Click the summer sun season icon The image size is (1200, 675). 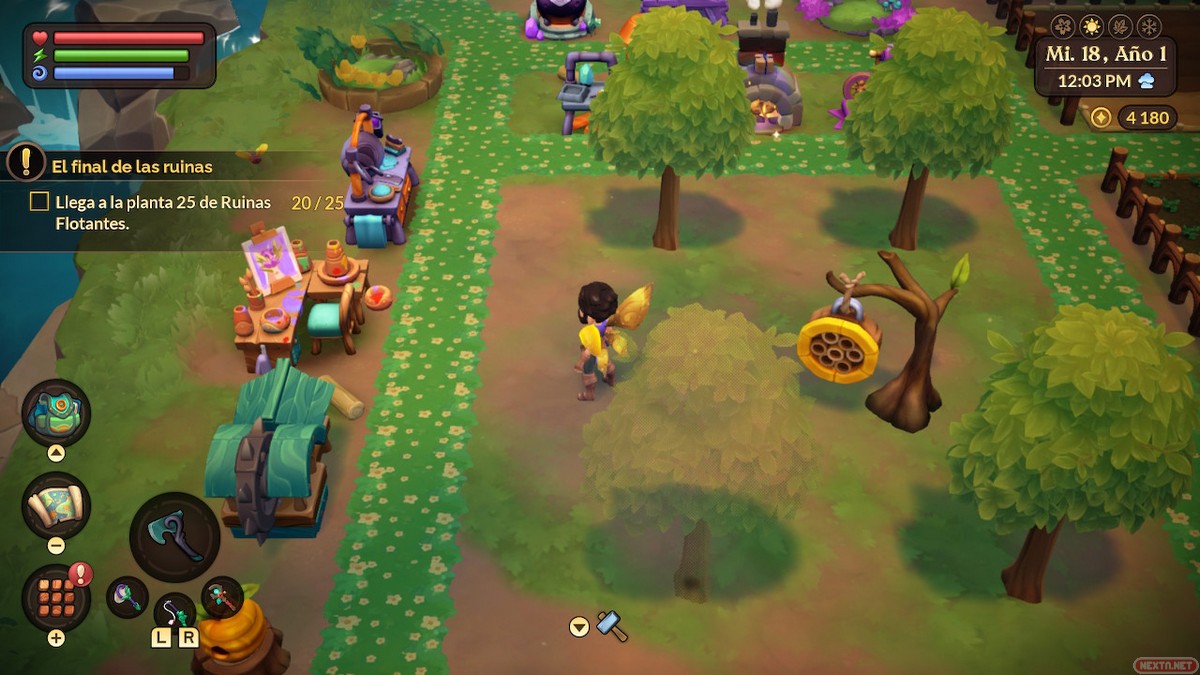pyautogui.click(x=1090, y=26)
